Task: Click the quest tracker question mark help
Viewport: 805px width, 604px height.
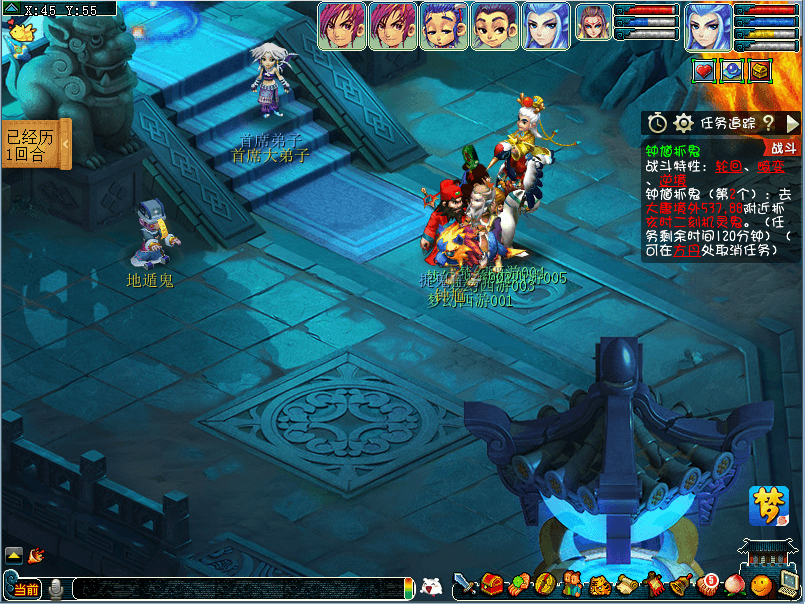Action: (768, 123)
